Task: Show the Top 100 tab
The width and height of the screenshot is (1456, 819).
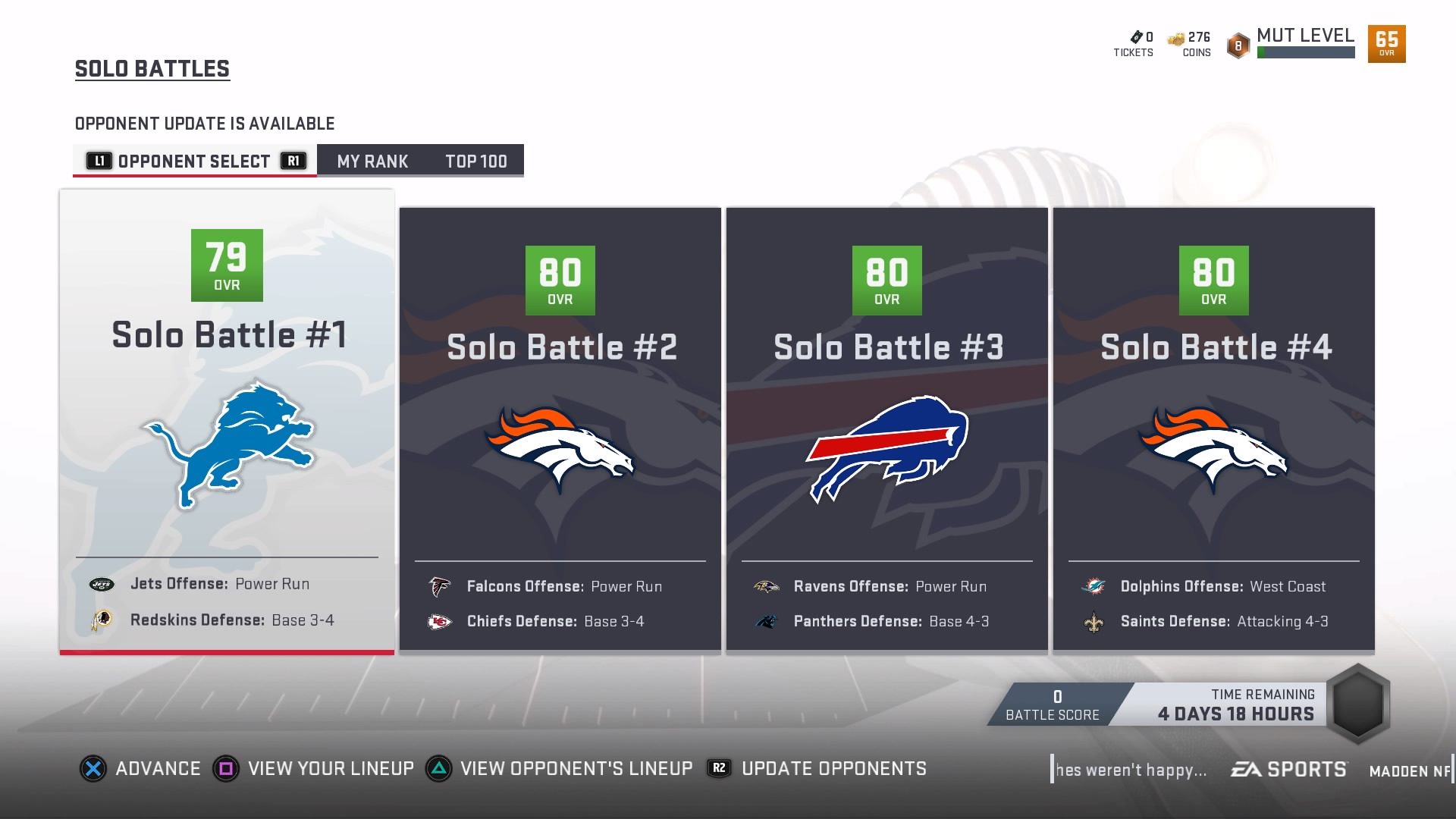Action: [x=475, y=162]
